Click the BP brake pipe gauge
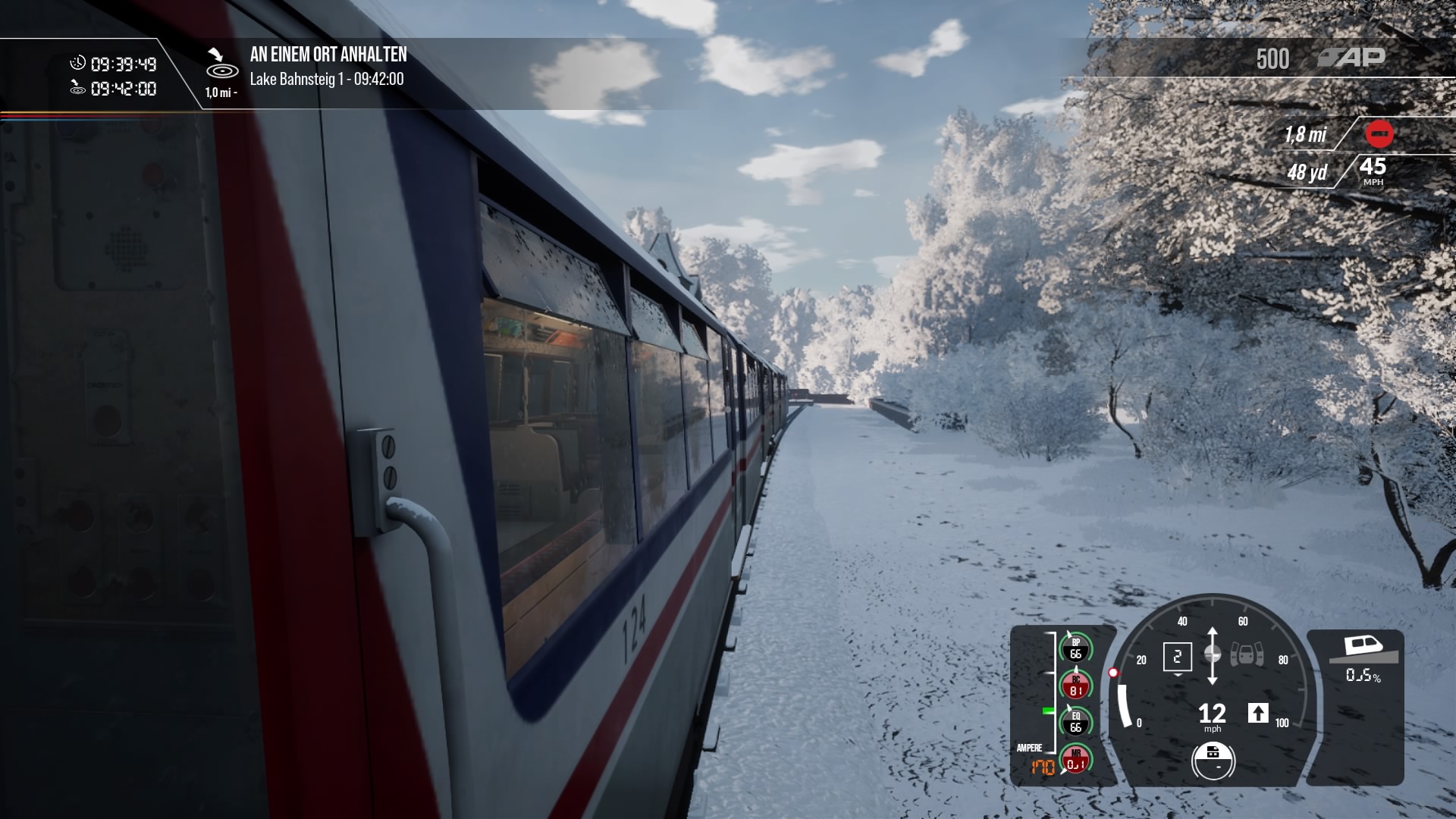The height and width of the screenshot is (819, 1456). tap(1075, 648)
